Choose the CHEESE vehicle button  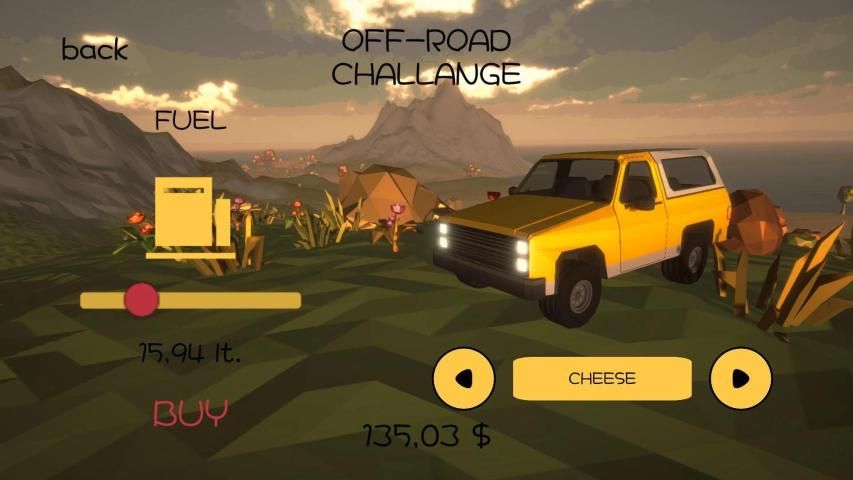pos(602,378)
